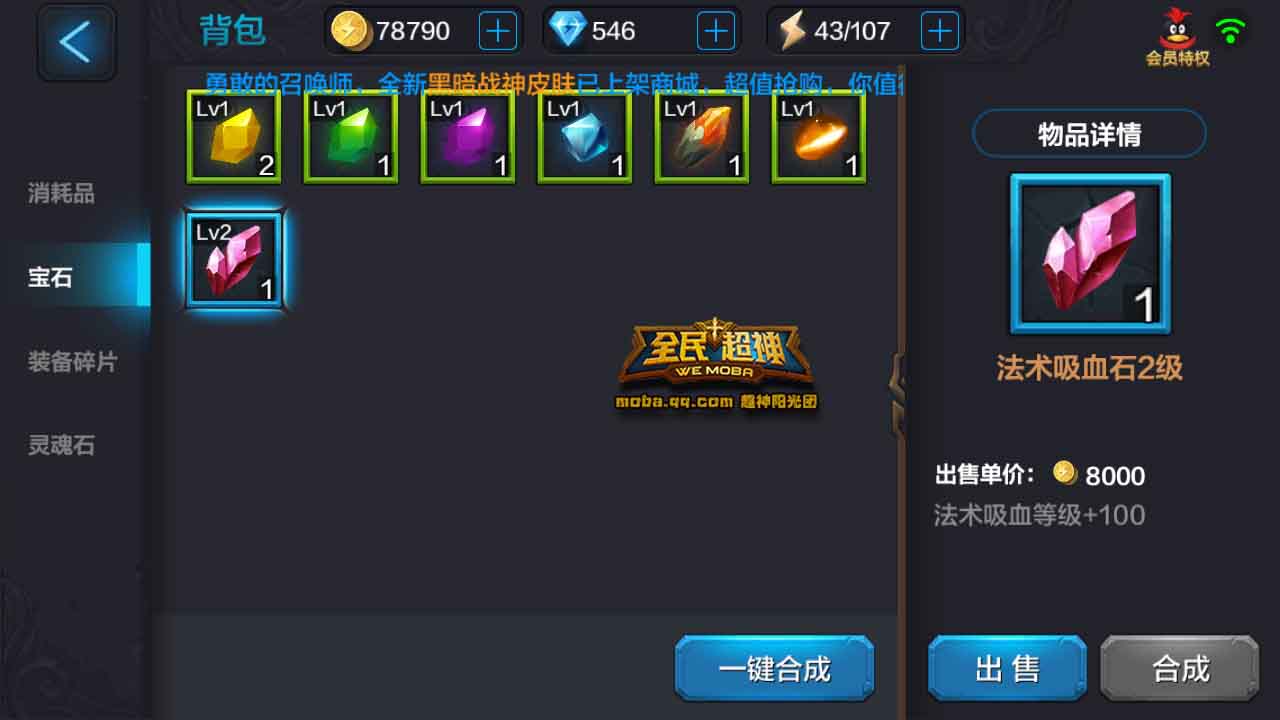1280x720 pixels.
Task: Select the yellow Lv1 gem
Action: click(233, 137)
